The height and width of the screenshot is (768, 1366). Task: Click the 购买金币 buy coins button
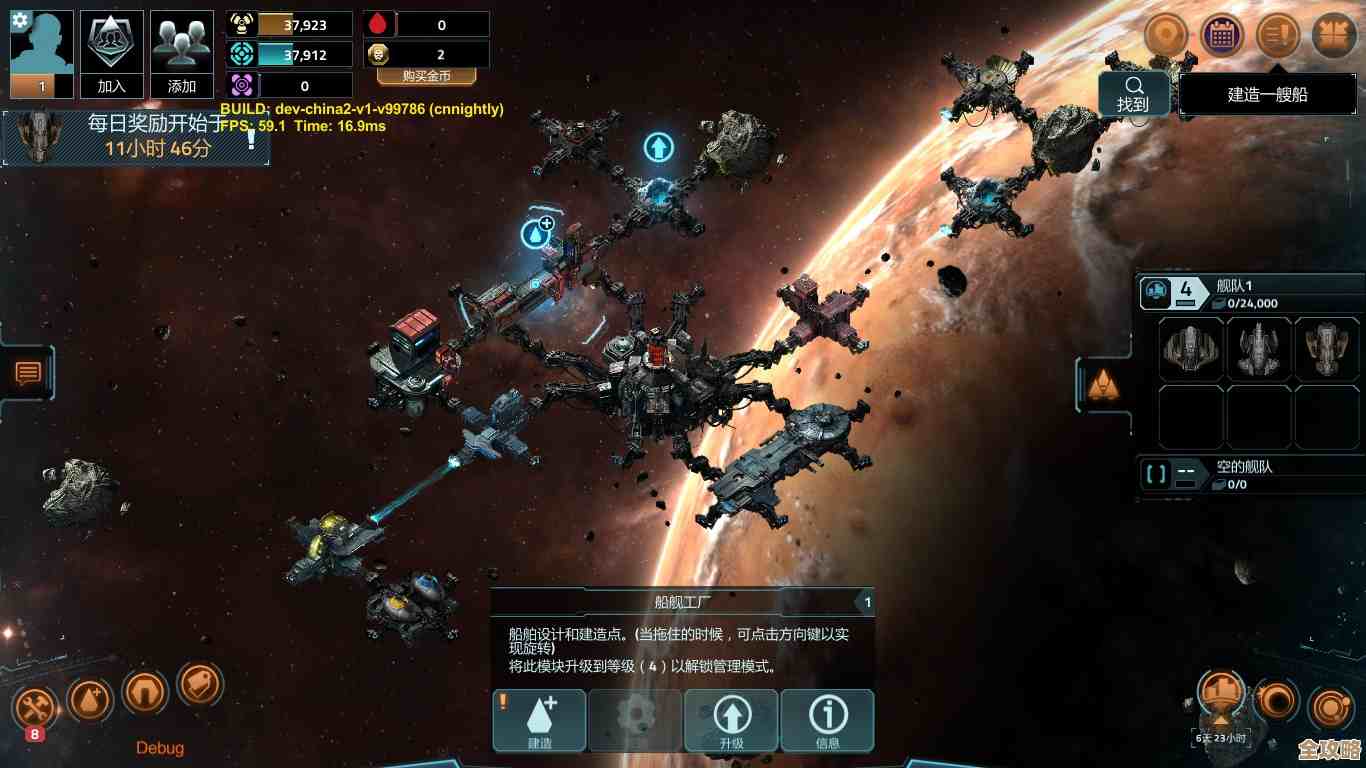pyautogui.click(x=426, y=76)
